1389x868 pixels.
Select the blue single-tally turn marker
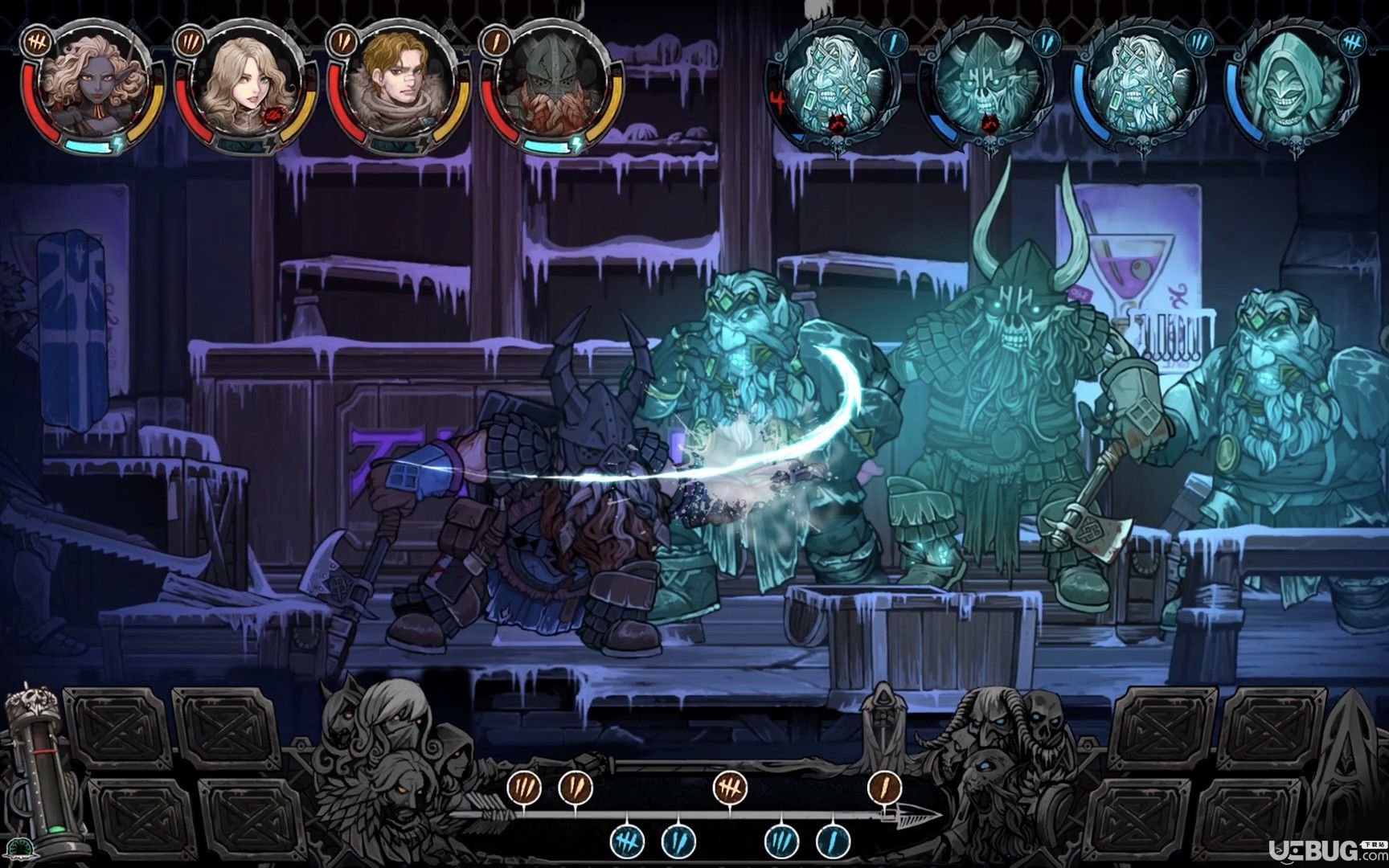point(833,841)
